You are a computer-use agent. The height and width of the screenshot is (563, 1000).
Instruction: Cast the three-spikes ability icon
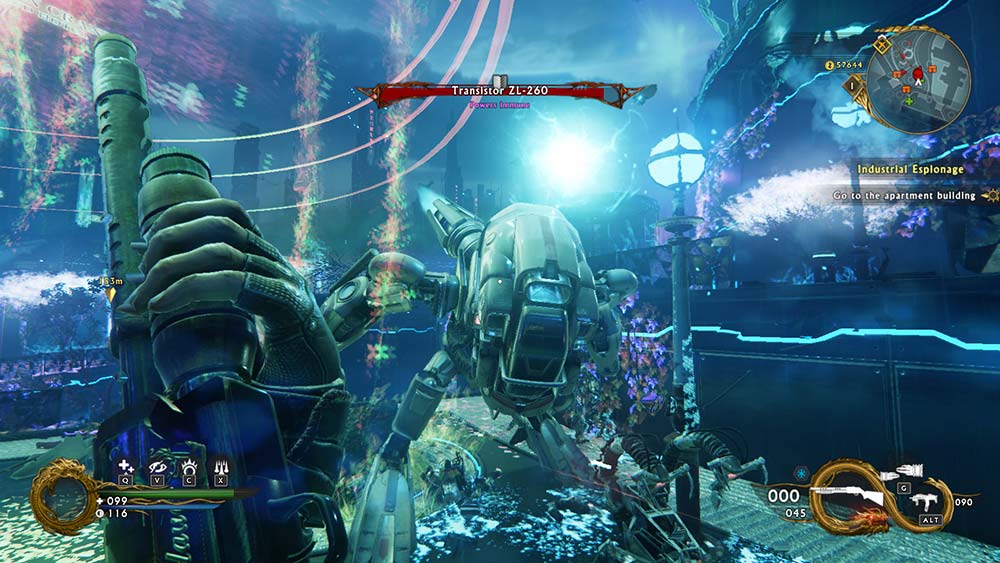tap(220, 466)
